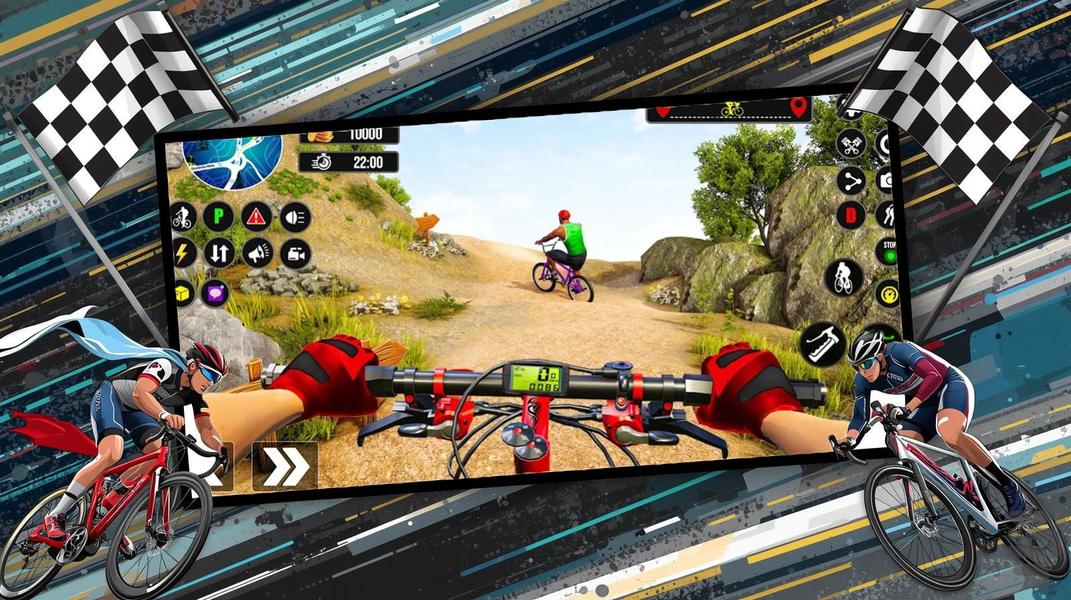This screenshot has height=600, width=1071.
Task: Open the purple chat bubble
Action: (215, 292)
